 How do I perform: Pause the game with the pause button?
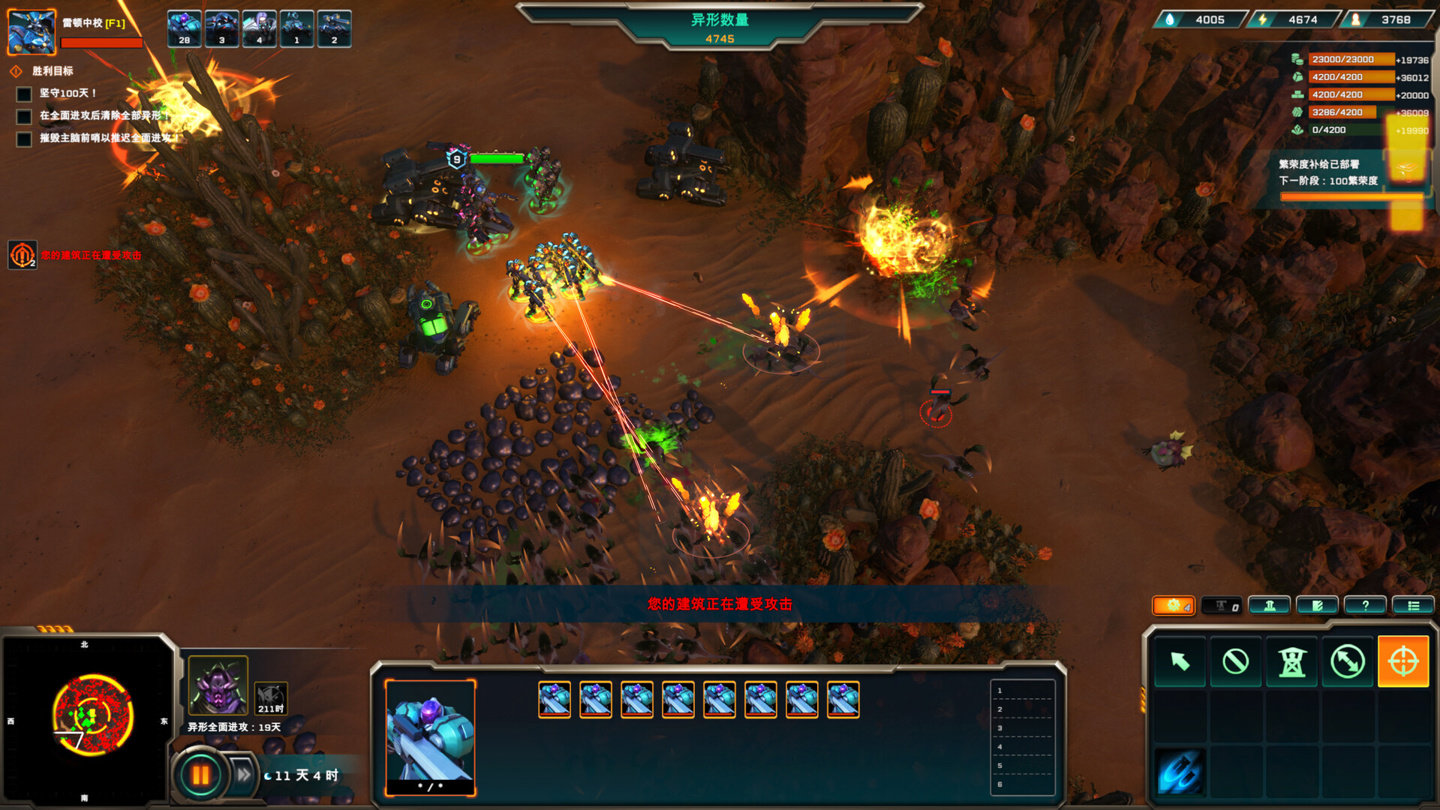click(x=201, y=774)
